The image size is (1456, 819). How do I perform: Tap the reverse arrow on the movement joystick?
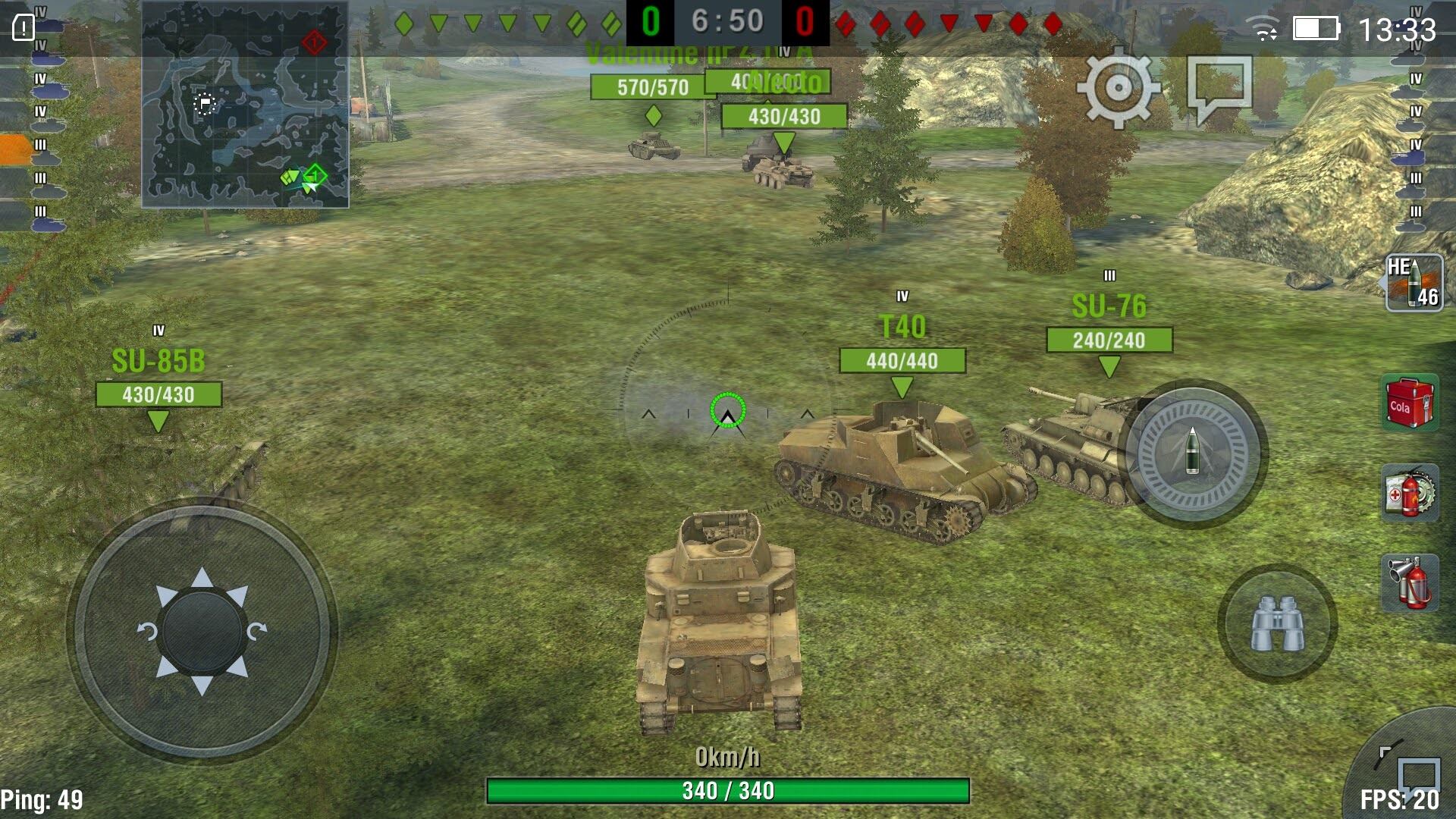click(202, 686)
